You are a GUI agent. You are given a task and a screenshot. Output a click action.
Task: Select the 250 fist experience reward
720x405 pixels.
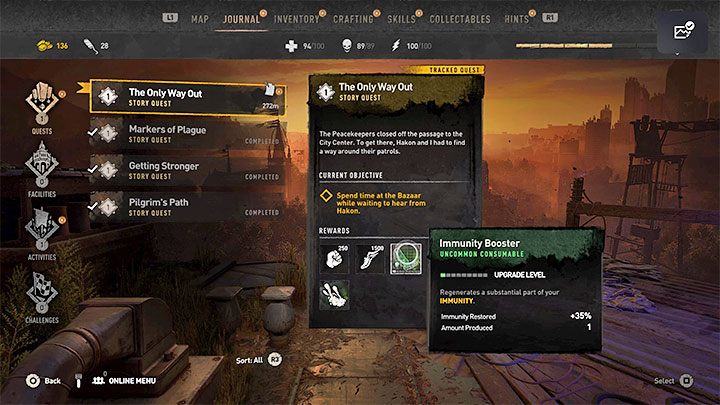334,257
